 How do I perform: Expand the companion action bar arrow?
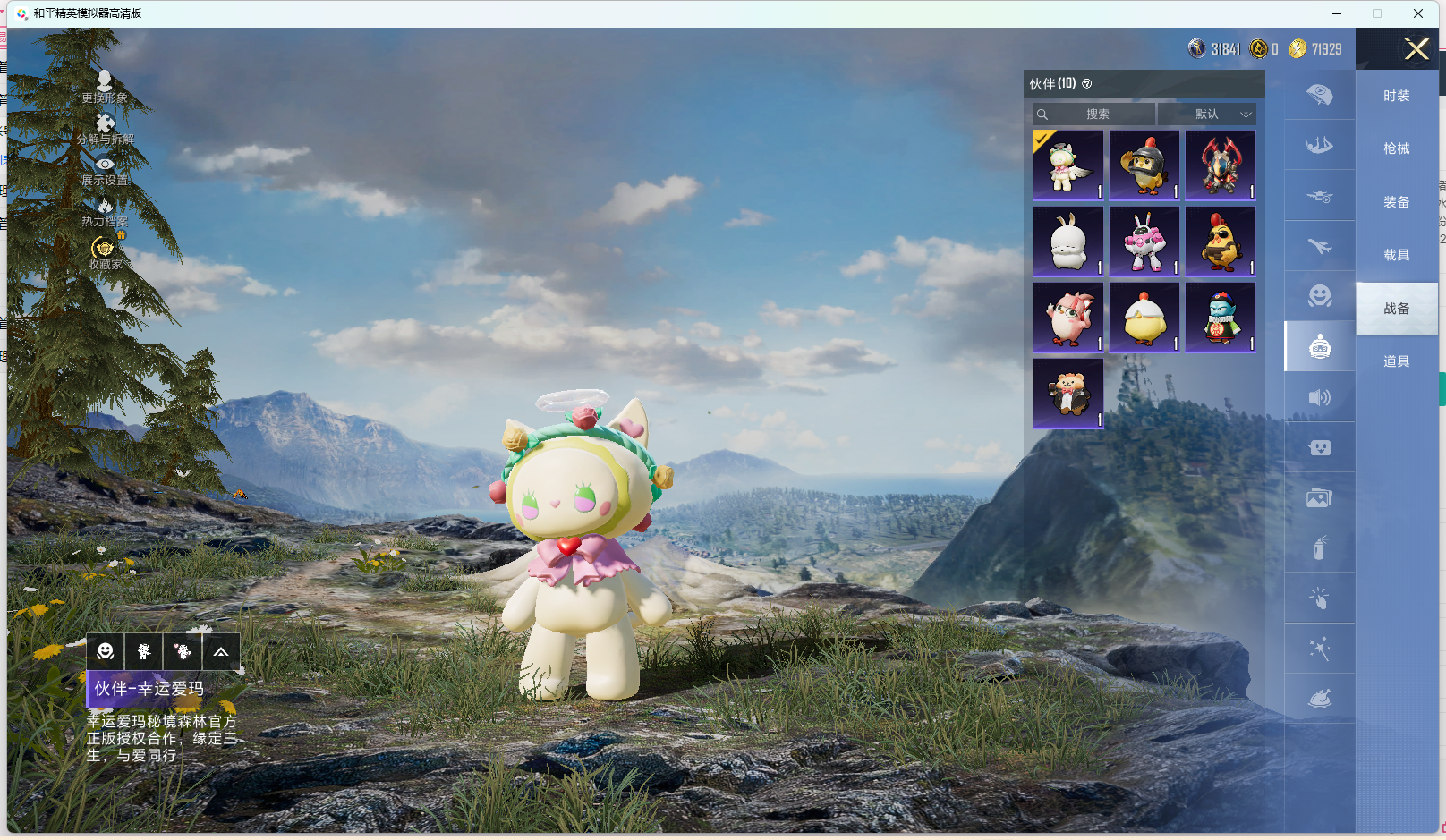(x=221, y=652)
